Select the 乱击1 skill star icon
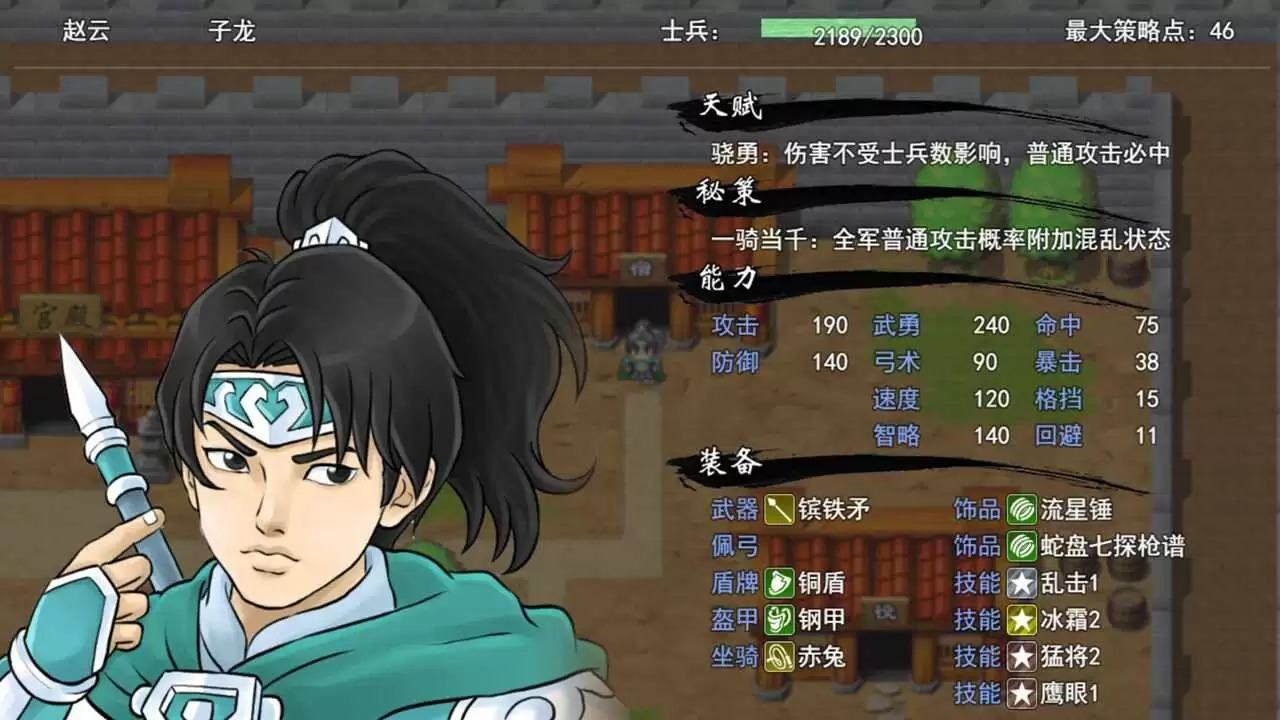 coord(1022,582)
